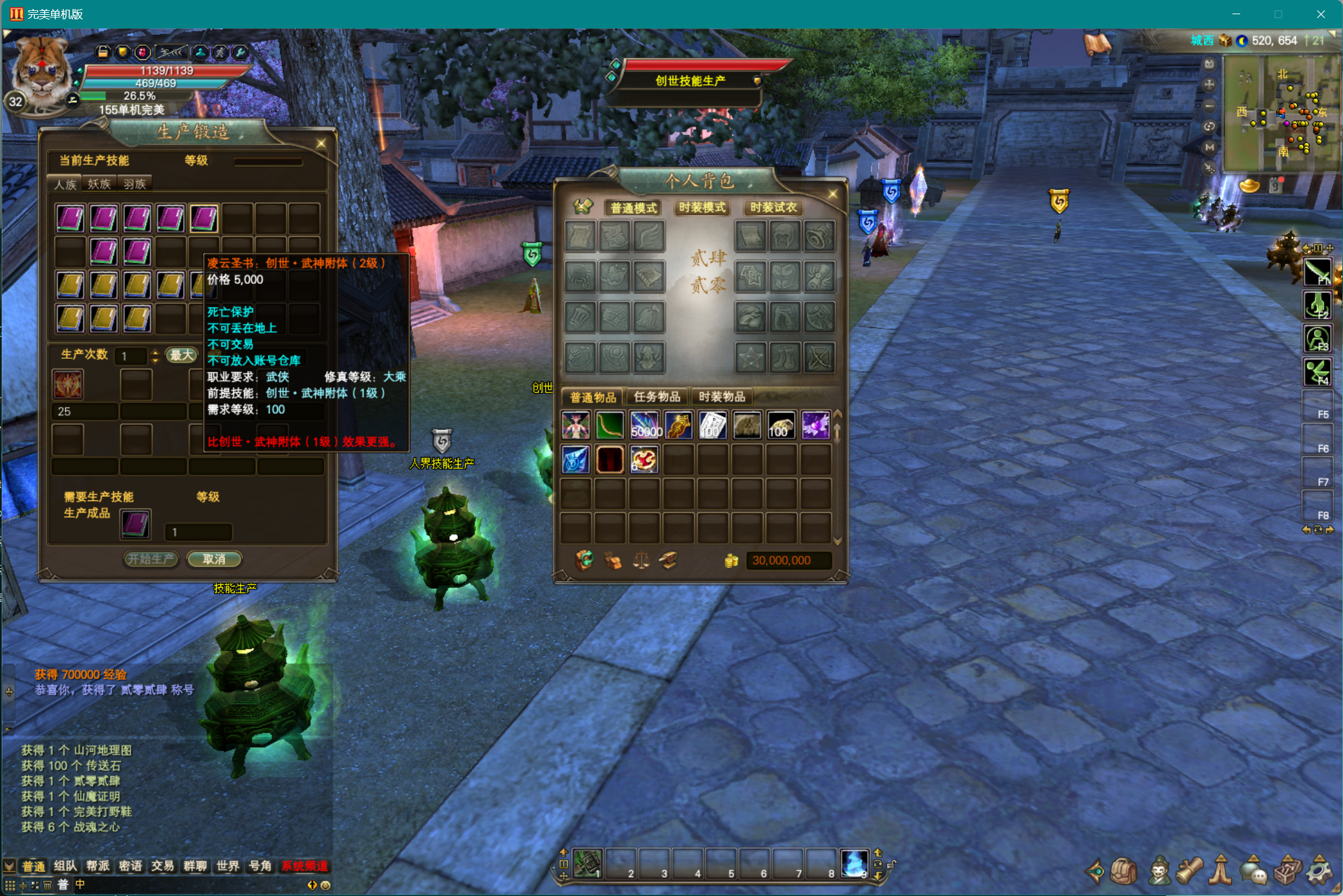This screenshot has height=896, width=1343.
Task: Click the 最大 max production button
Action: pos(181,355)
